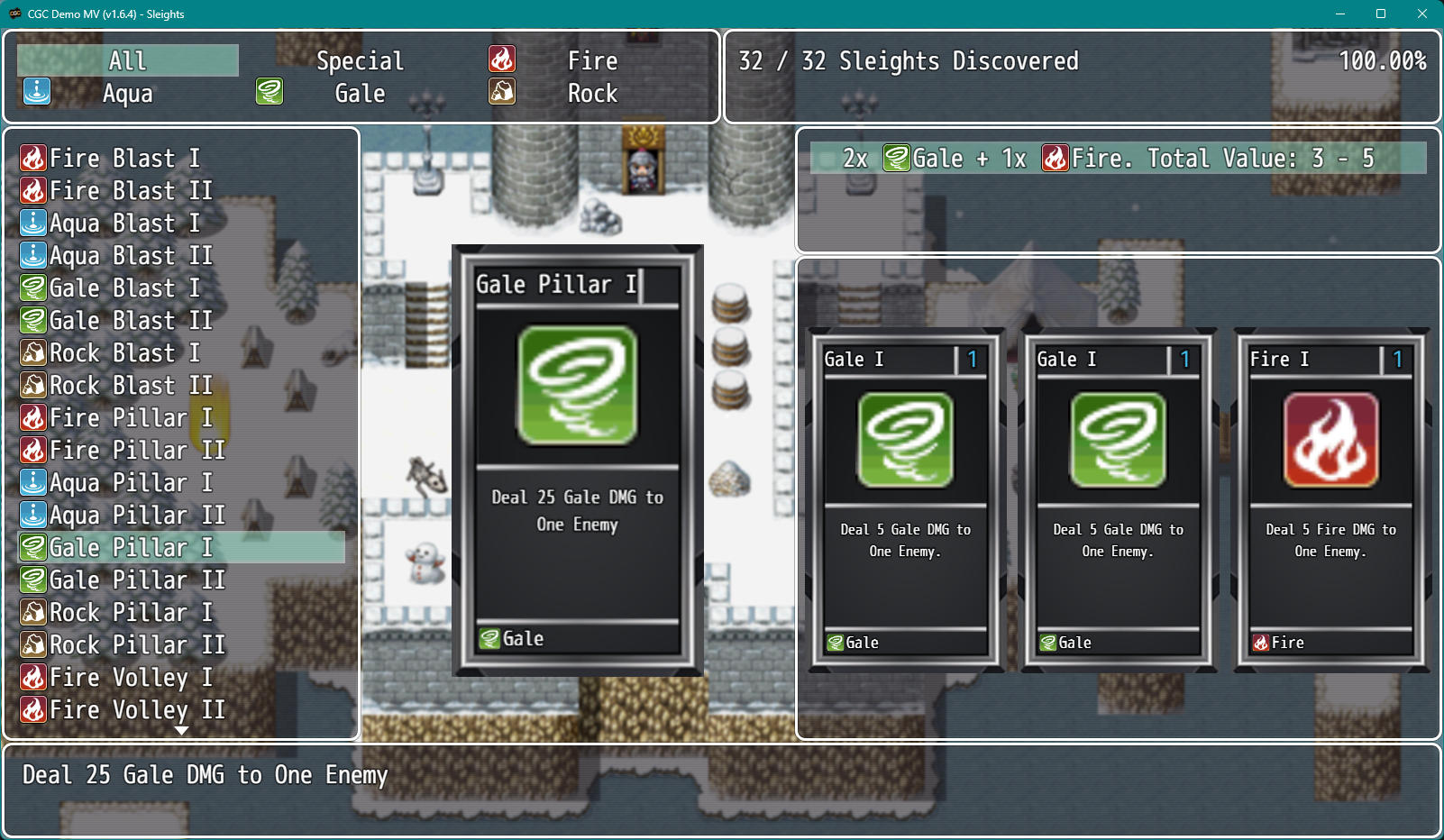
Task: Open the Rock category filter
Action: 592,93
